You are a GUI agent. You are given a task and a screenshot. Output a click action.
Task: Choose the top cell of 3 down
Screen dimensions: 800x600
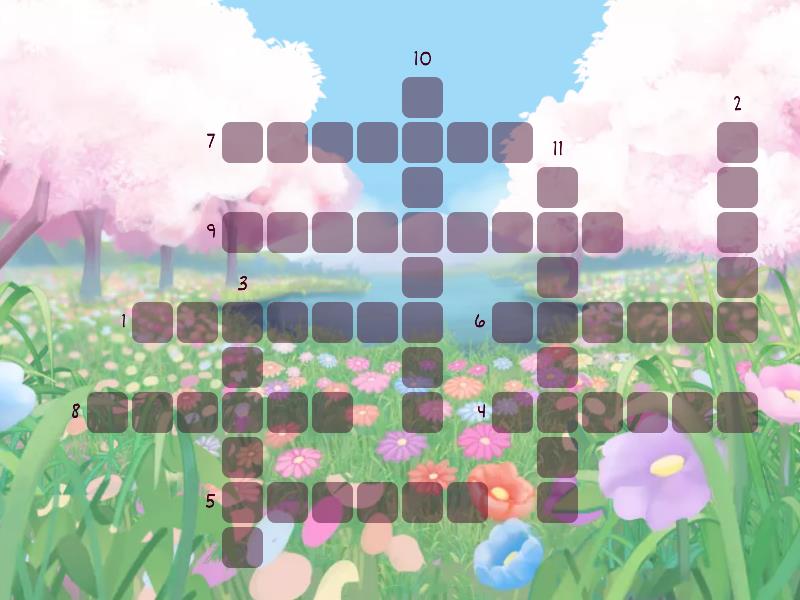[242, 322]
